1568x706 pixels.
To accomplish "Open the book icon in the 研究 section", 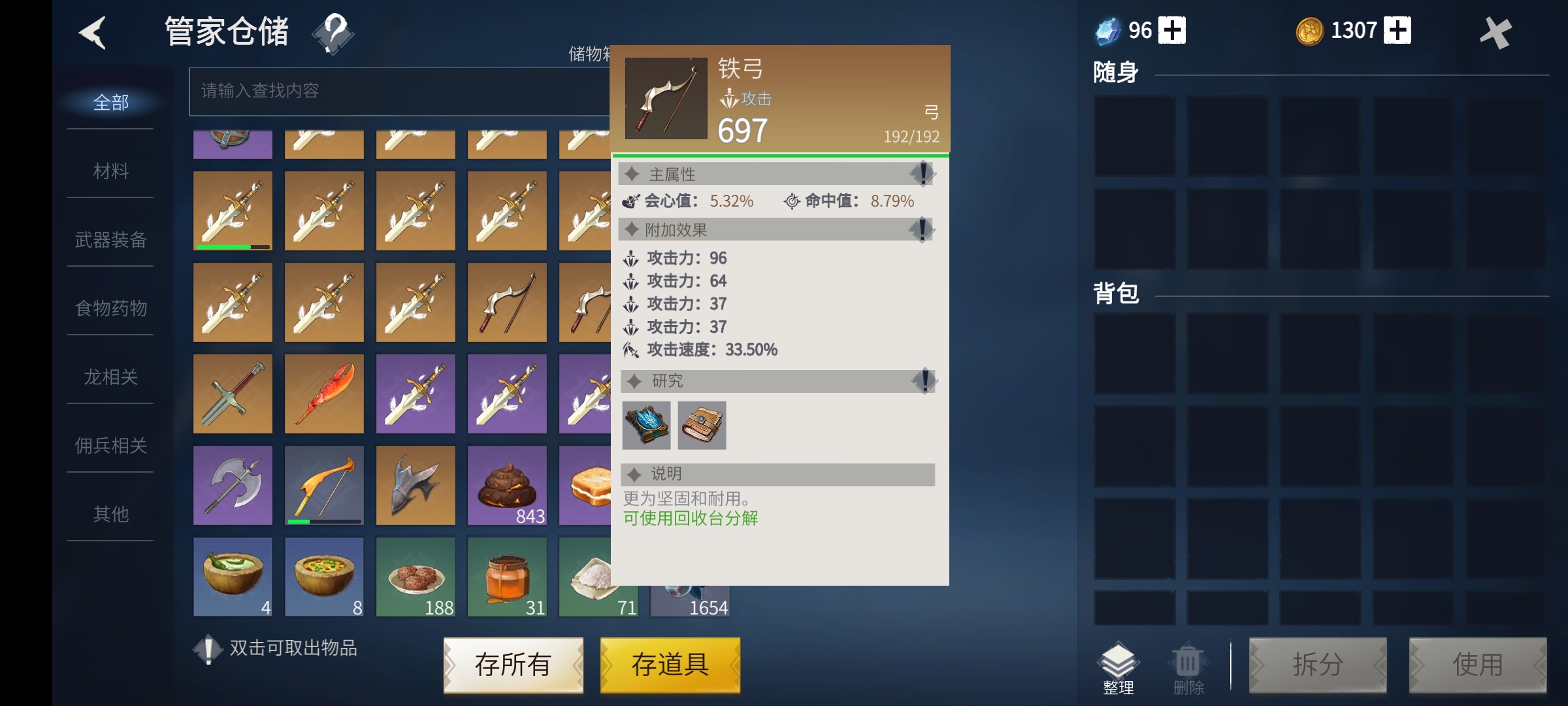I will 702,426.
